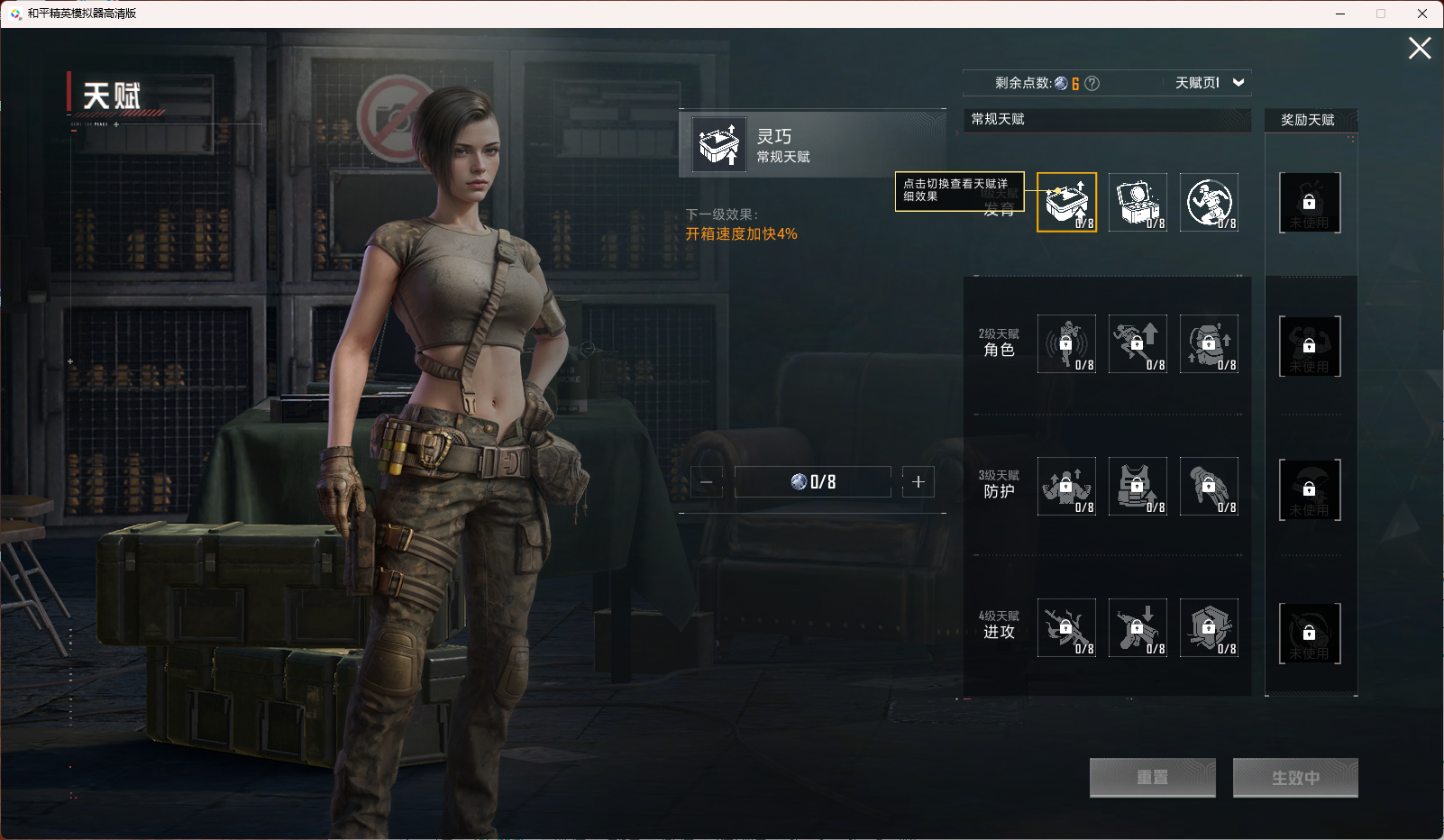The image size is (1444, 840).
Task: Select the running soldier level 1 talent
Action: click(1209, 202)
